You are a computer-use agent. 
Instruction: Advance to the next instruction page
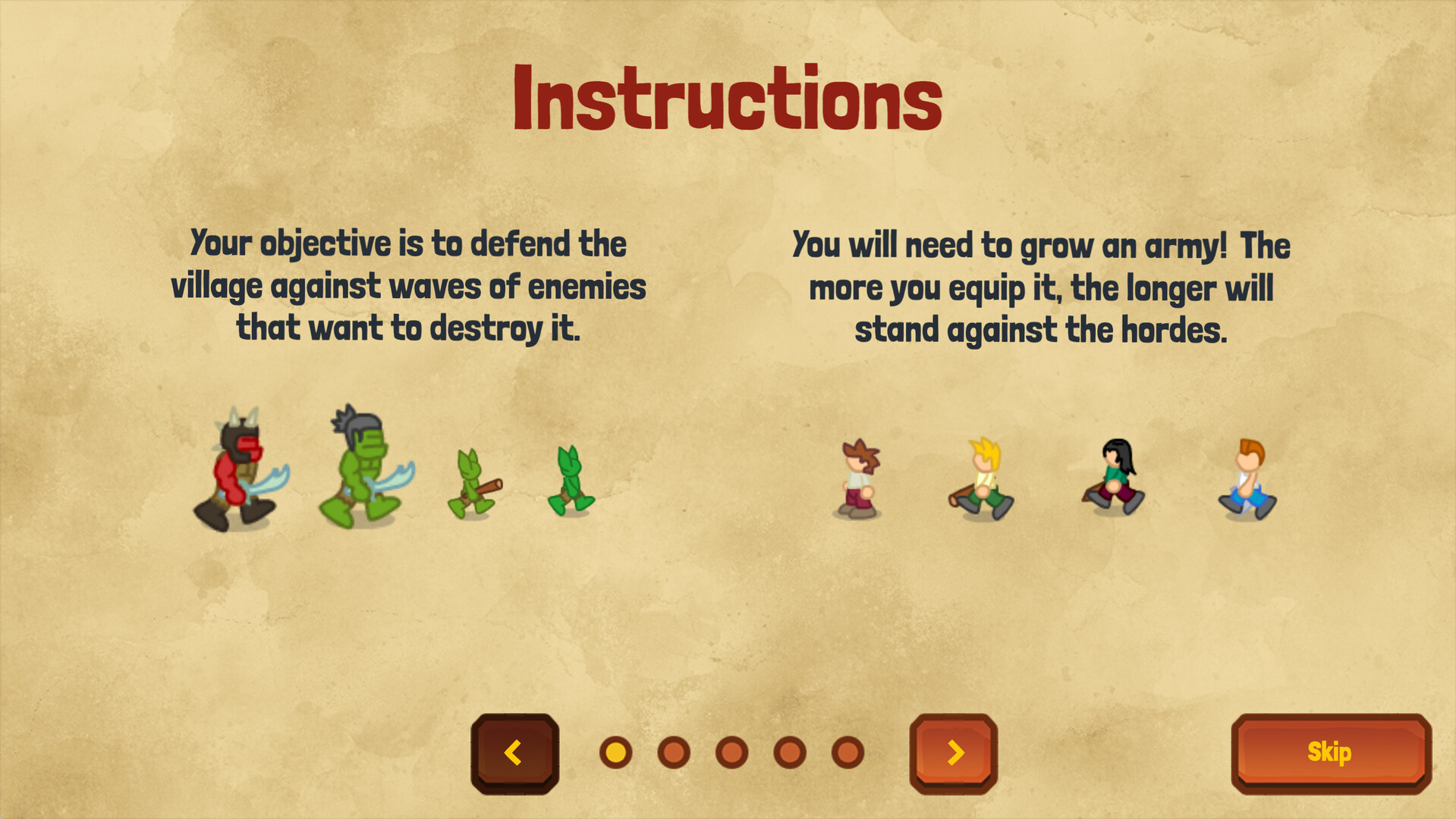click(x=954, y=753)
